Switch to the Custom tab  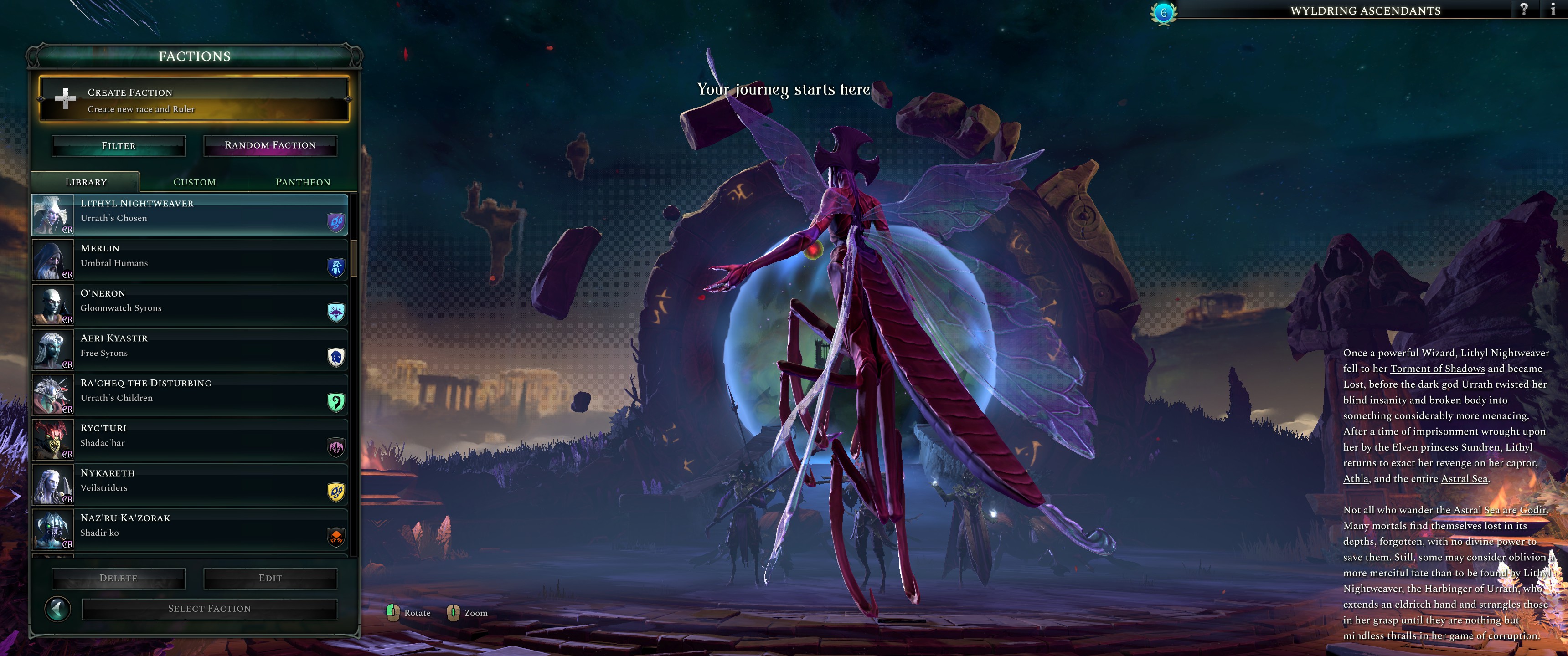point(194,181)
